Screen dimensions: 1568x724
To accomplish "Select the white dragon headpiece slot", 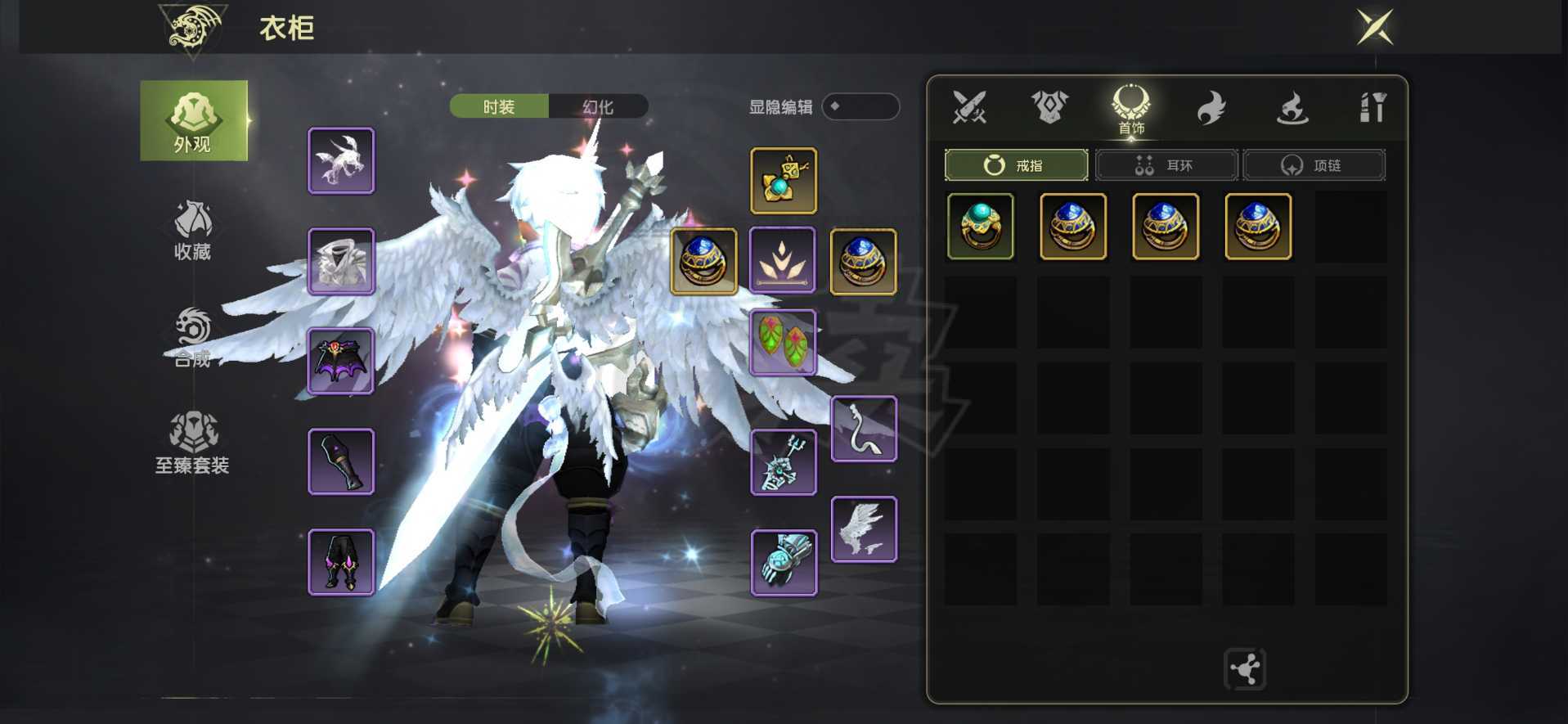I will coord(341,160).
